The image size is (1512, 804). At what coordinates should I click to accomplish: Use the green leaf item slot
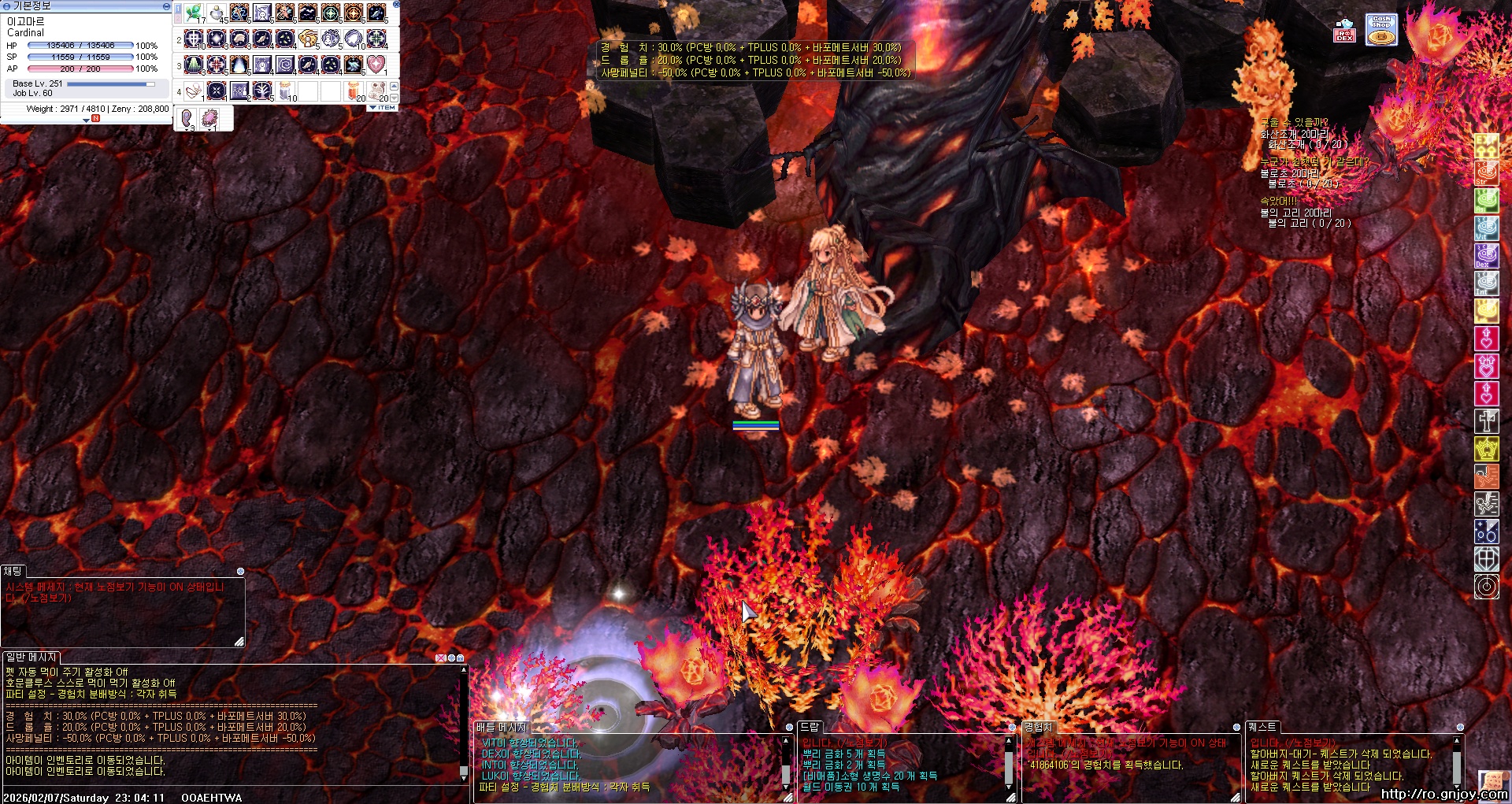click(x=194, y=13)
